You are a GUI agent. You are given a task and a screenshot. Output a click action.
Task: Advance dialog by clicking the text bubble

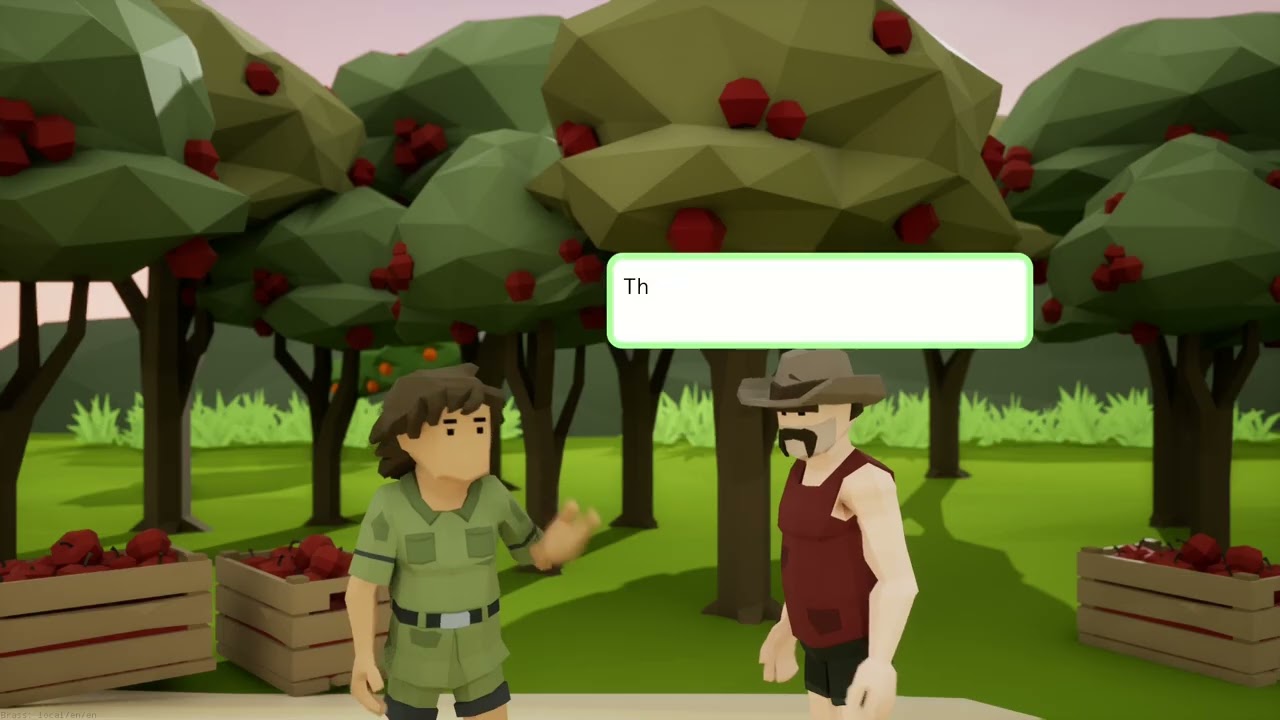pyautogui.click(x=818, y=300)
